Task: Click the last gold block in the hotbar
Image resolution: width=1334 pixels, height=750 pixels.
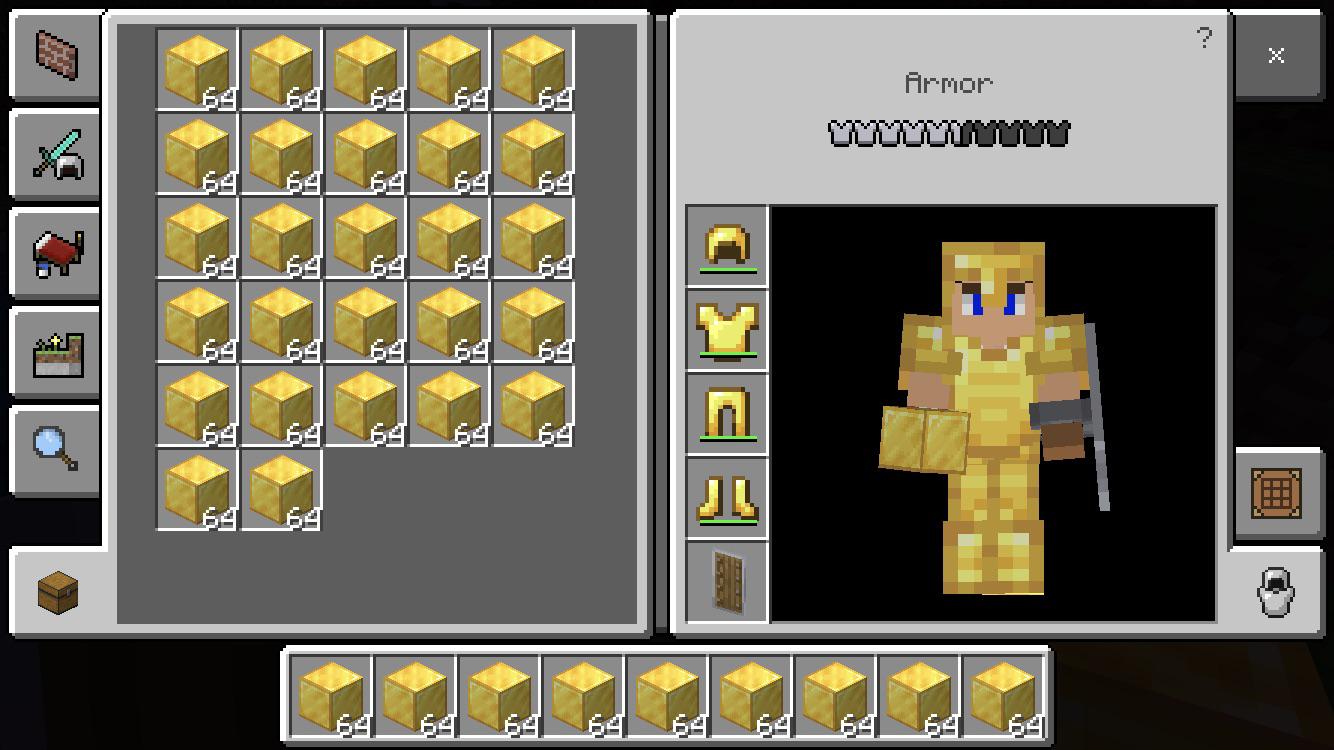Action: (1001, 697)
